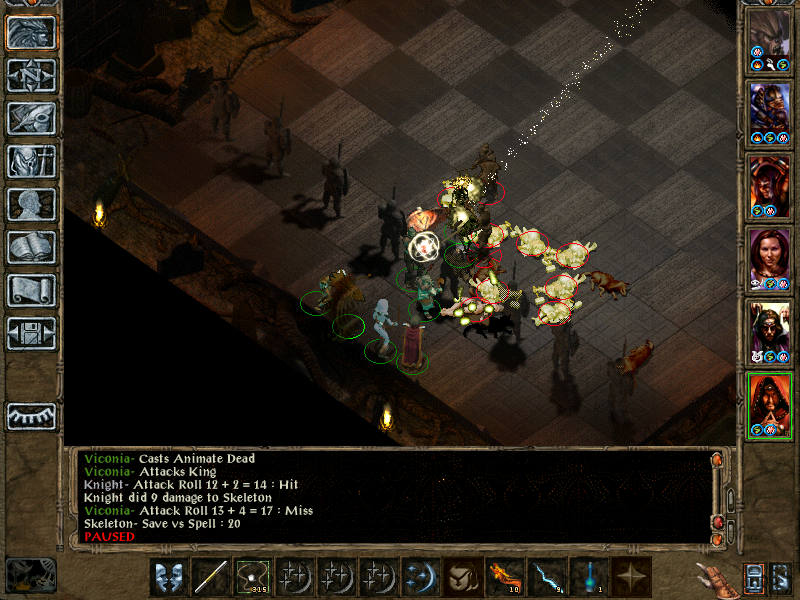Select the red-hooded mage portrait
Image resolution: width=800 pixels, height=600 pixels.
(770, 405)
